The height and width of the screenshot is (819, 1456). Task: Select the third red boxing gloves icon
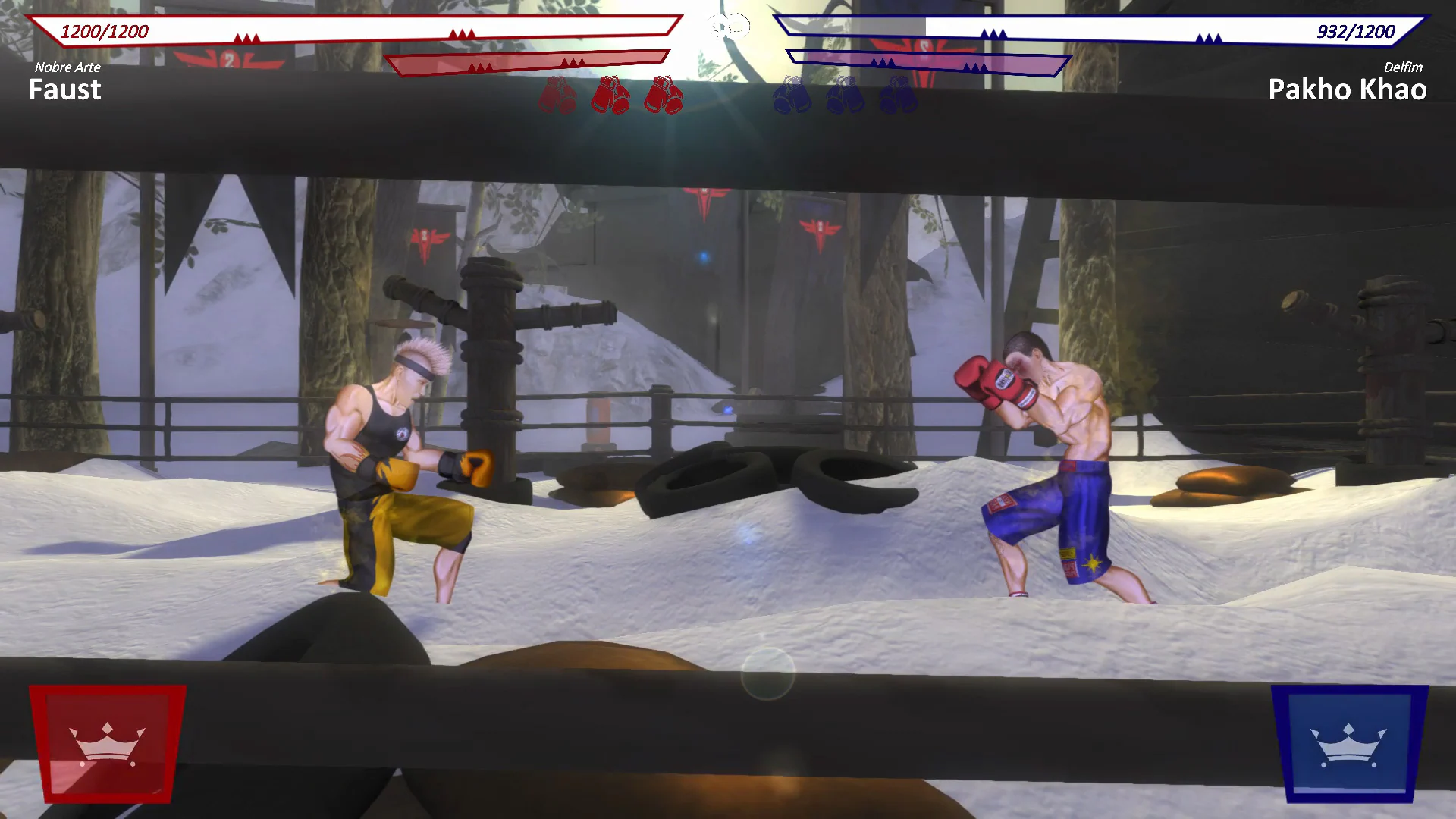tap(664, 93)
